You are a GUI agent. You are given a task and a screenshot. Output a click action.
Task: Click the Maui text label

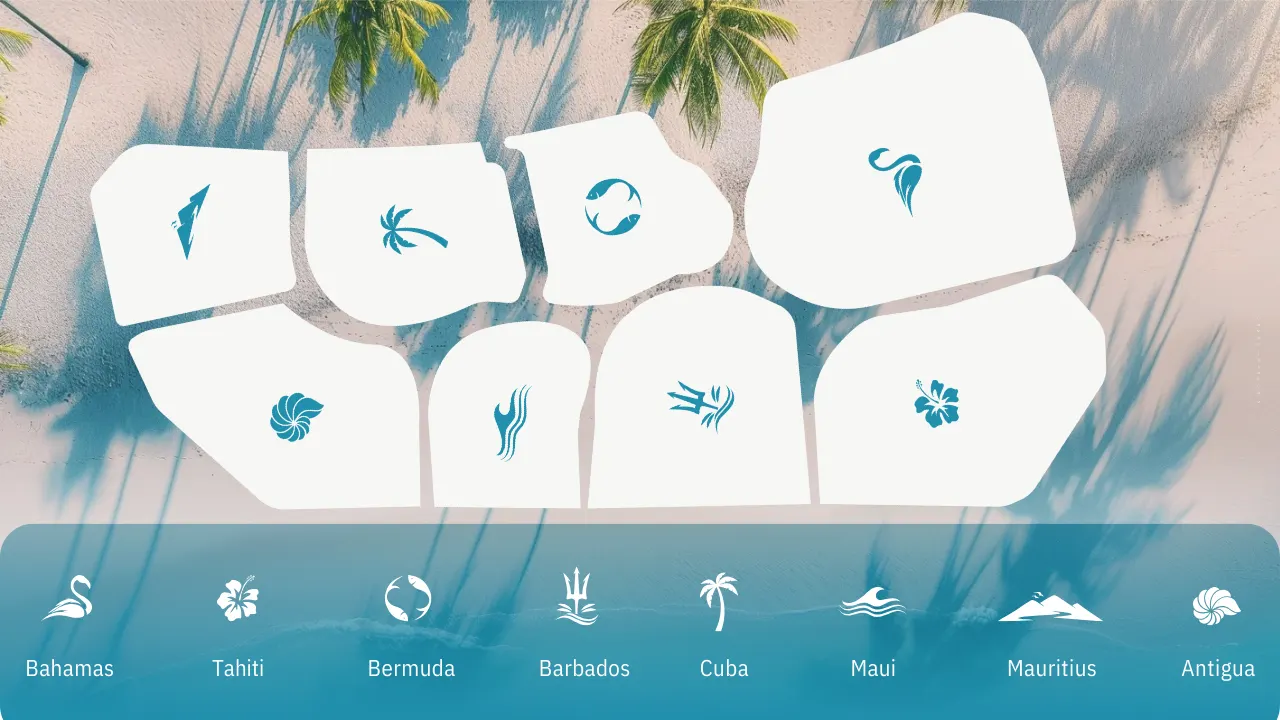[x=872, y=668]
